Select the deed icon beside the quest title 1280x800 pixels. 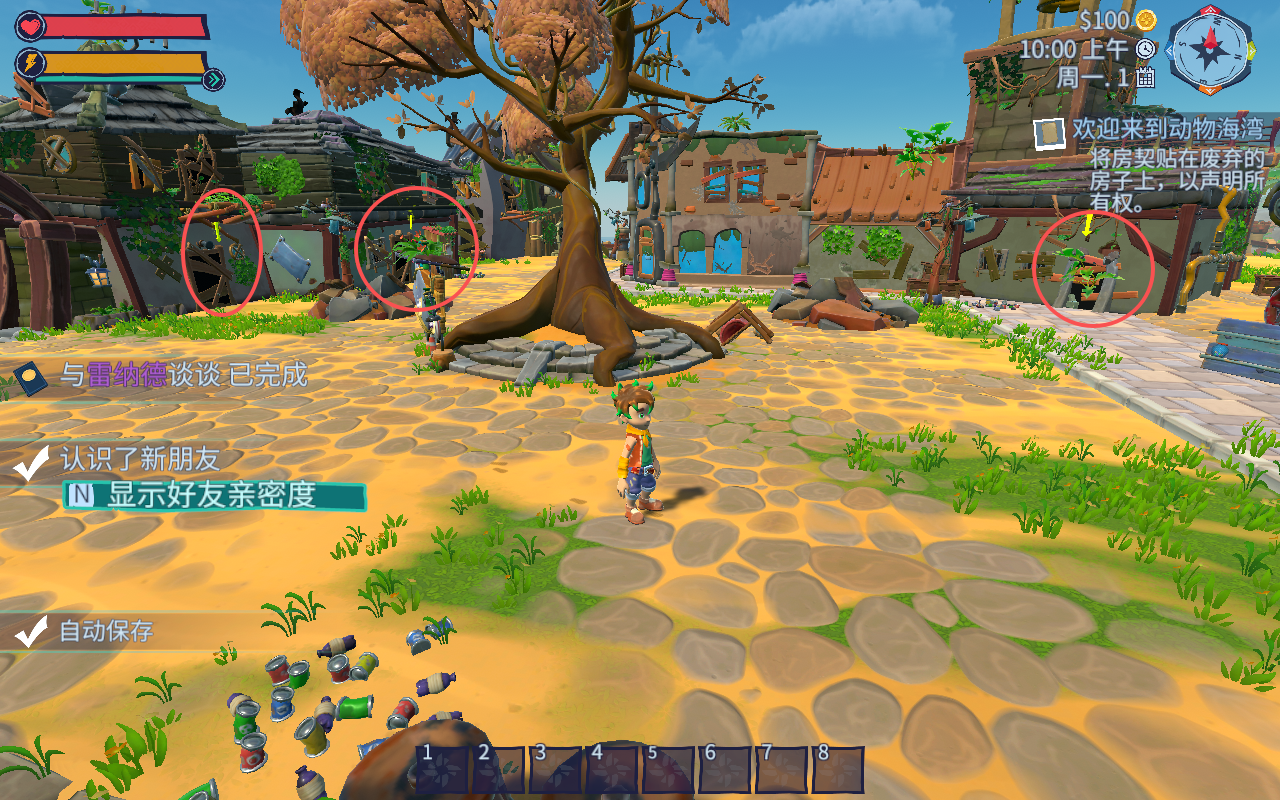pyautogui.click(x=1049, y=133)
